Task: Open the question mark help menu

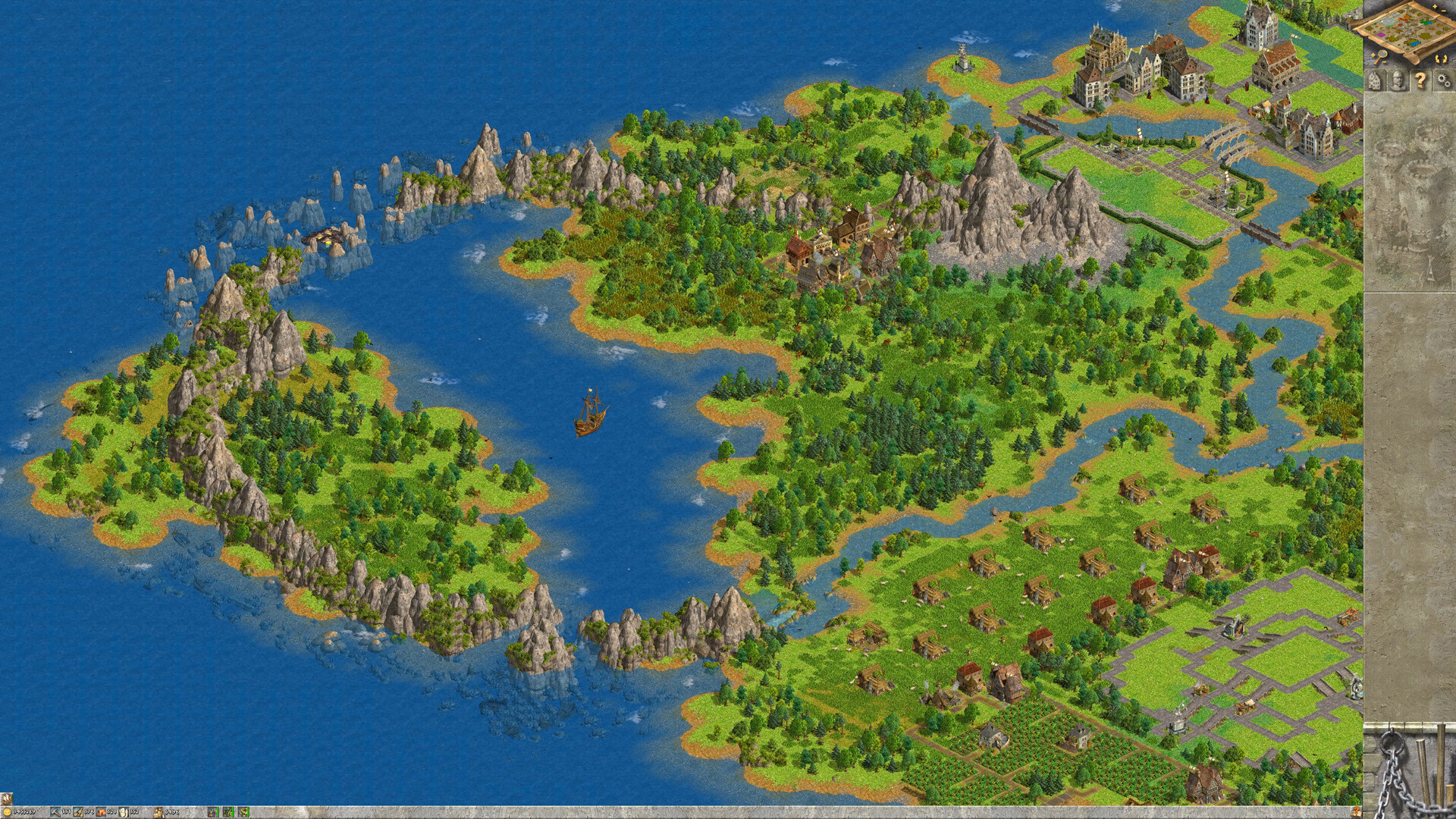Action: (1420, 80)
